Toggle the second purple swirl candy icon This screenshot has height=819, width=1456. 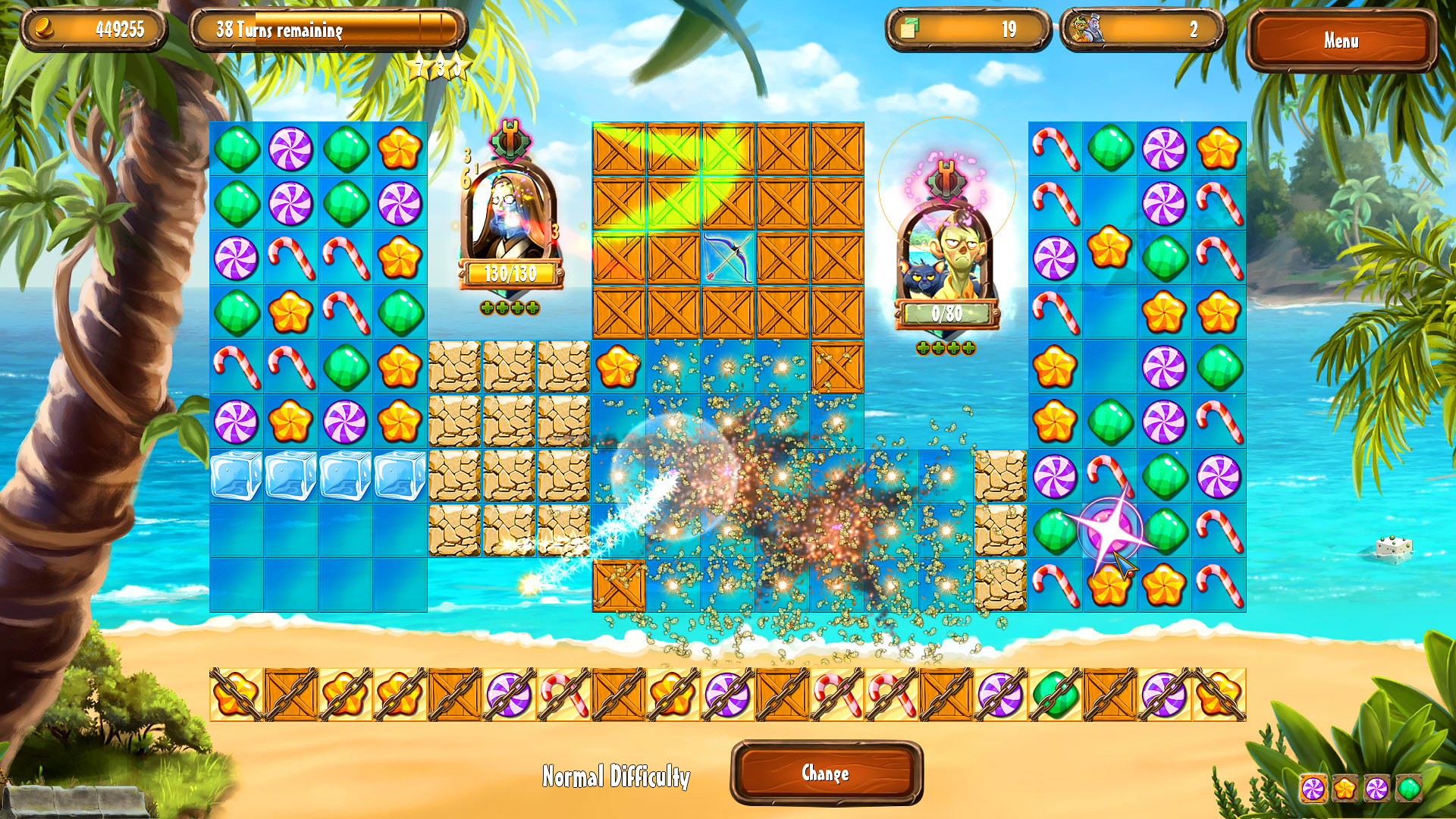(x=1376, y=787)
